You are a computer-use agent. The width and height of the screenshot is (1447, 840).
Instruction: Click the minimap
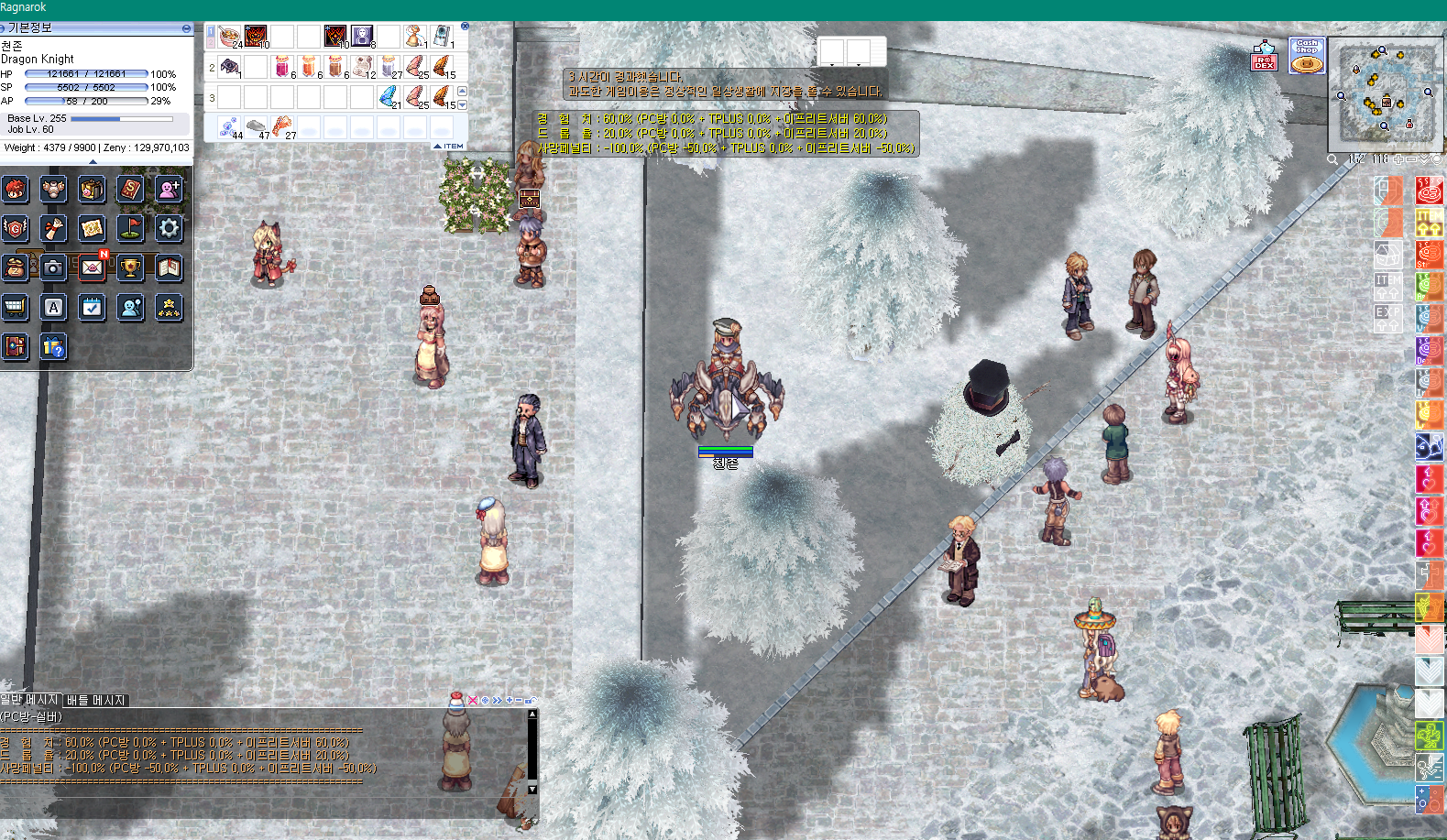pos(1384,92)
